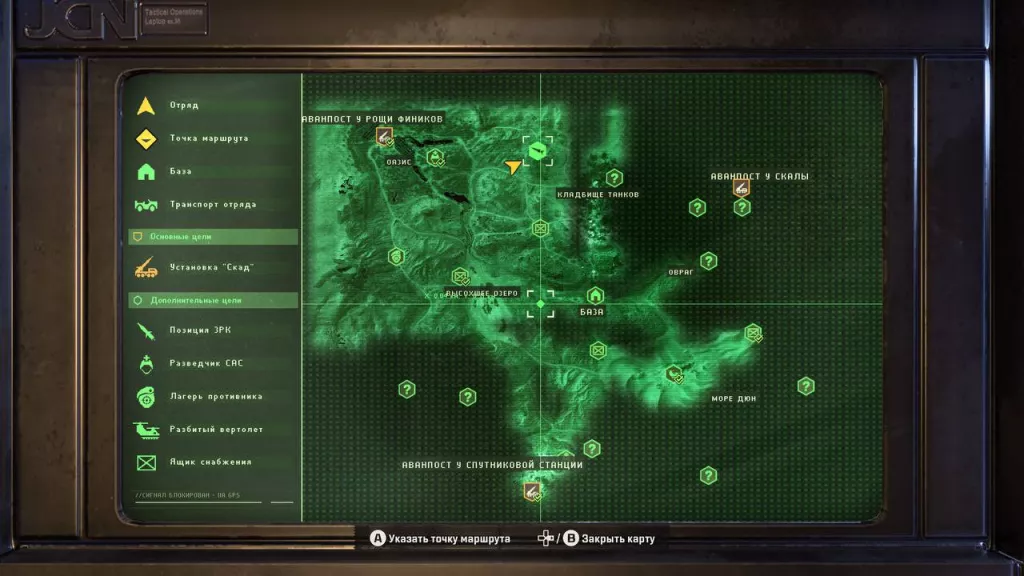Select the "Установка Скад" legend entry
This screenshot has height=576, width=1024.
211,267
